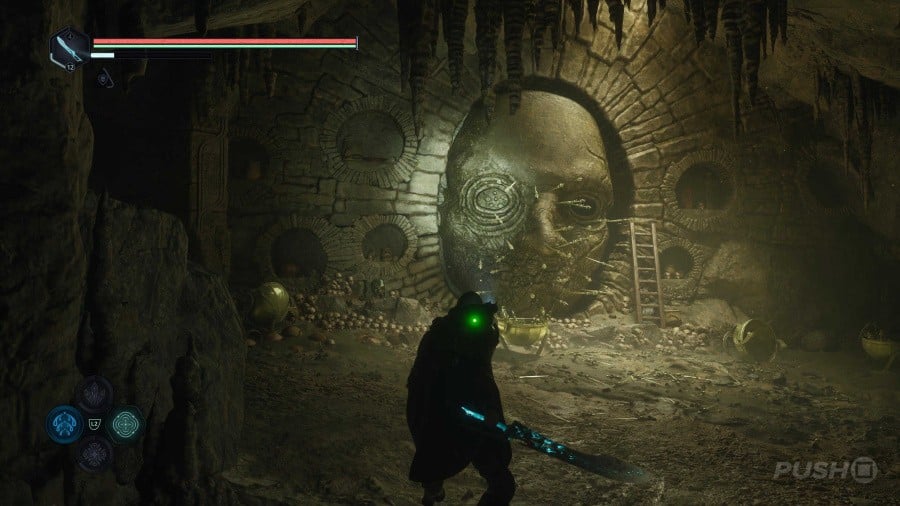Activate the teal concentric-rings ability
The image size is (900, 506).
(x=127, y=423)
